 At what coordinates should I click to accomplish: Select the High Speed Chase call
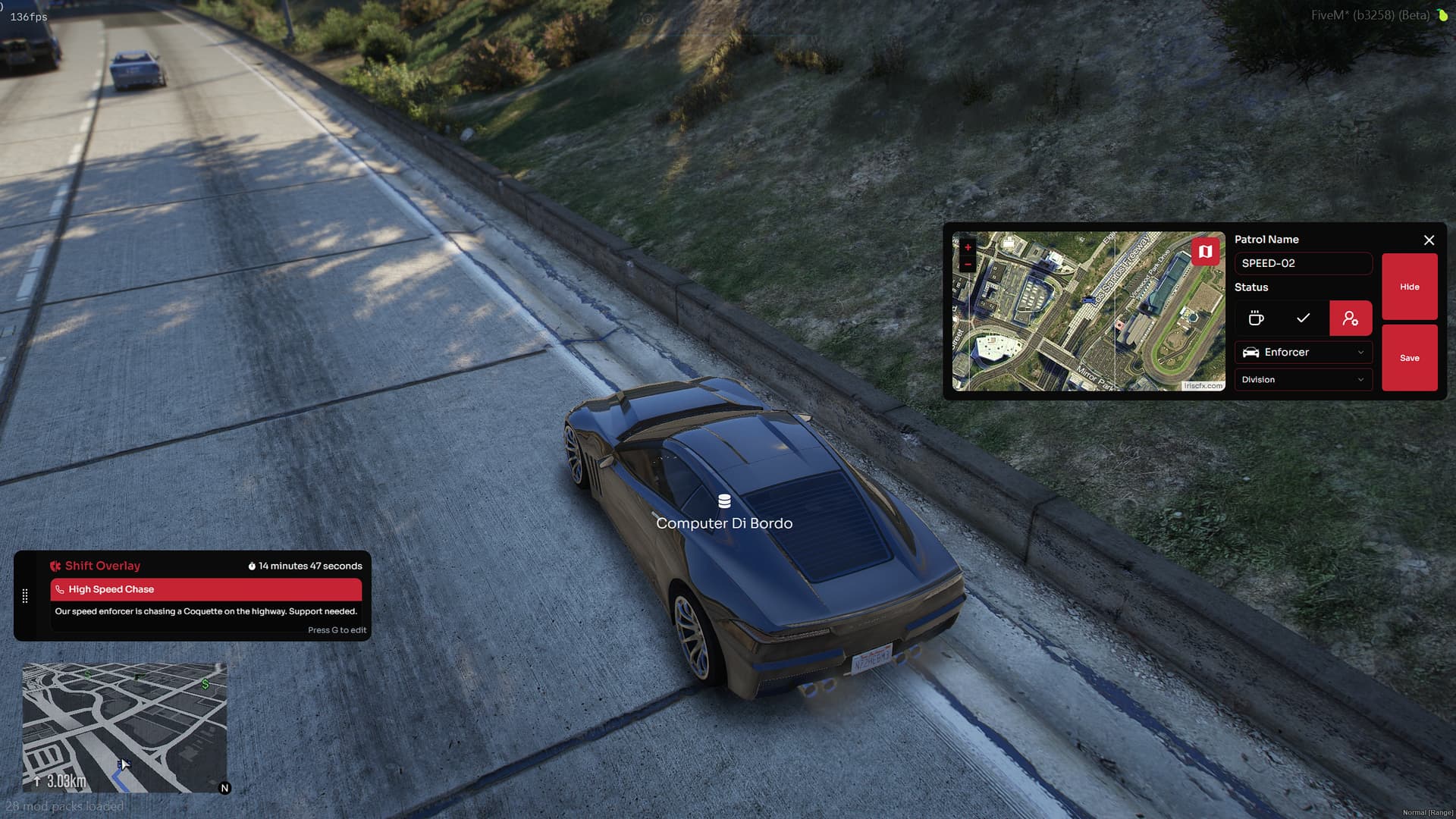click(x=206, y=589)
